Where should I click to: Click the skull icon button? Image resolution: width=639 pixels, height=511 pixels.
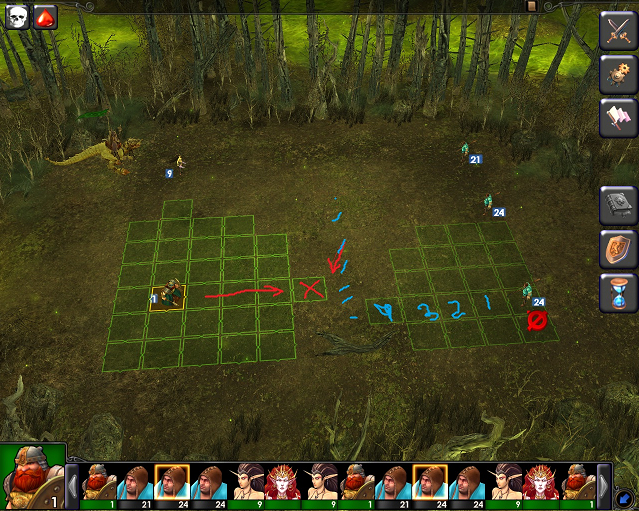[17, 17]
